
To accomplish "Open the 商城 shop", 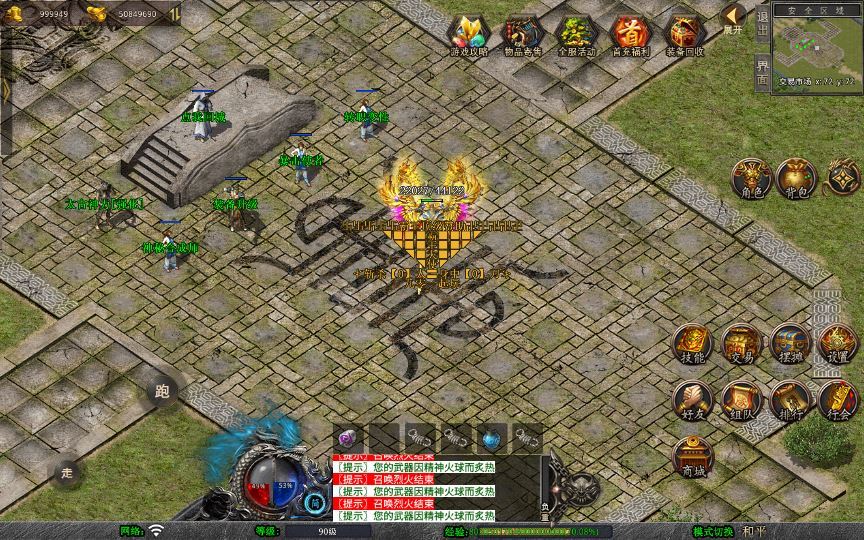I will coord(691,456).
